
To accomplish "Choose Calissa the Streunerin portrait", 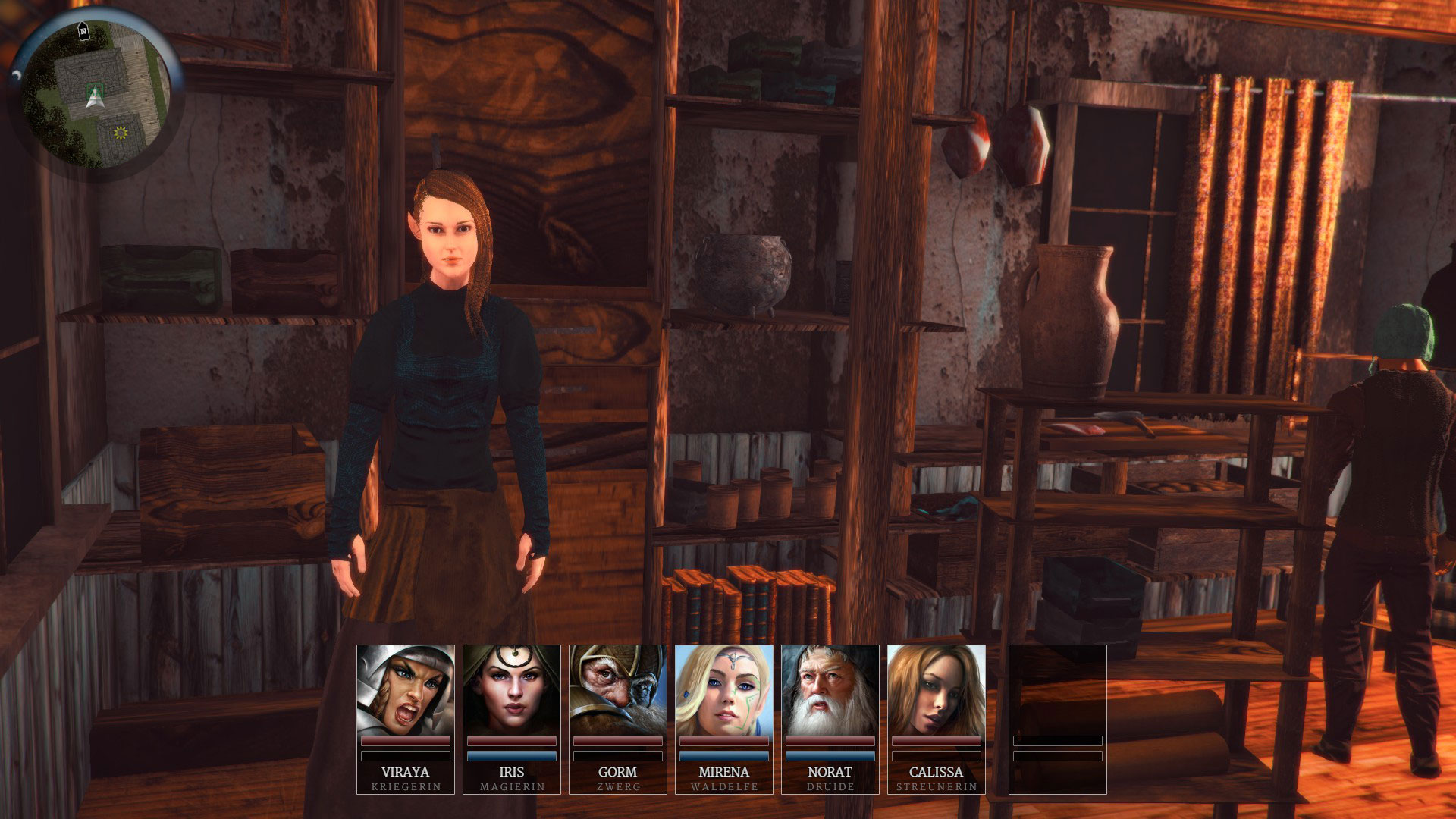I will click(x=937, y=691).
